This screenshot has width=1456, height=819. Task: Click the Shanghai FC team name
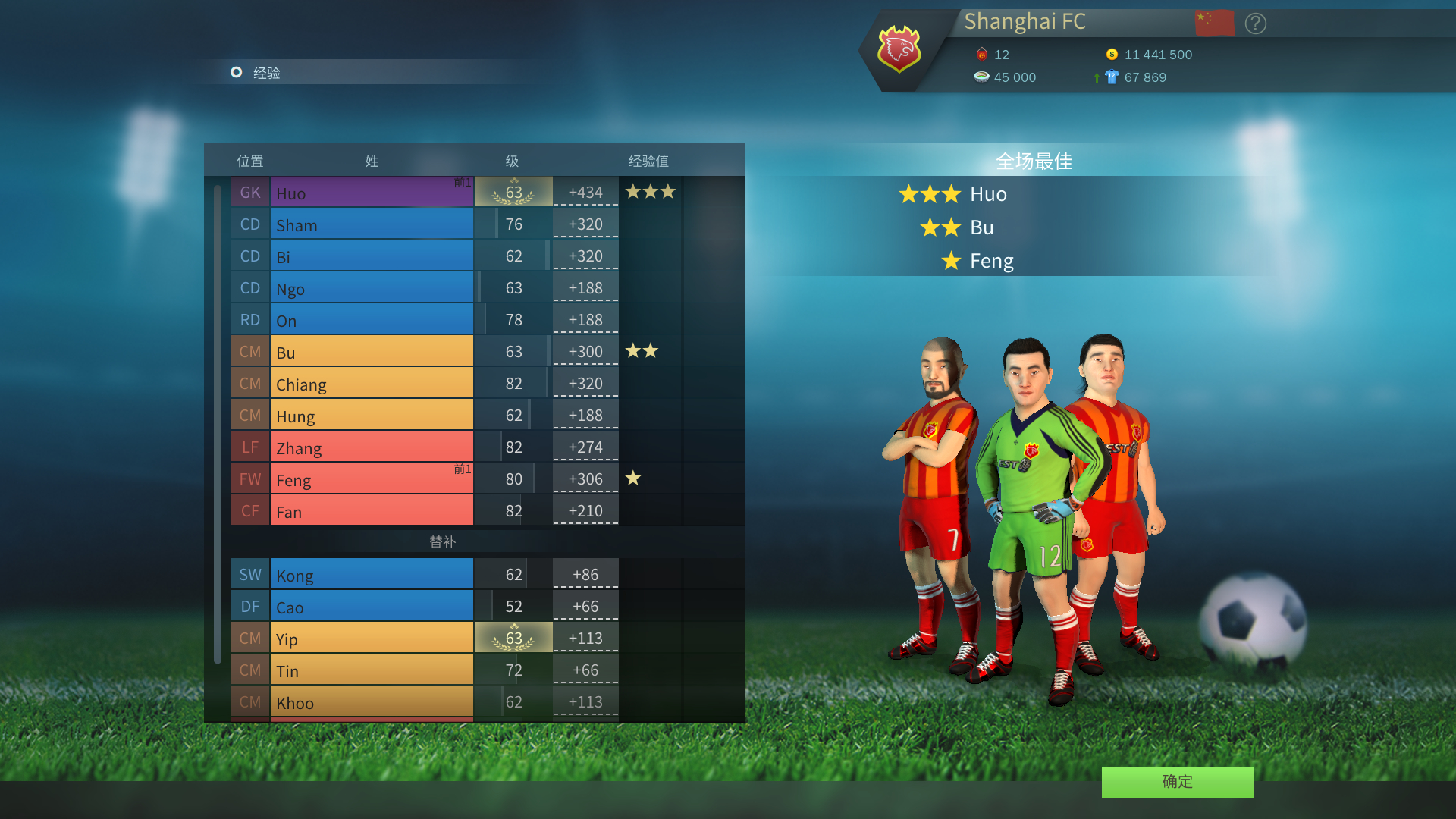1025,22
